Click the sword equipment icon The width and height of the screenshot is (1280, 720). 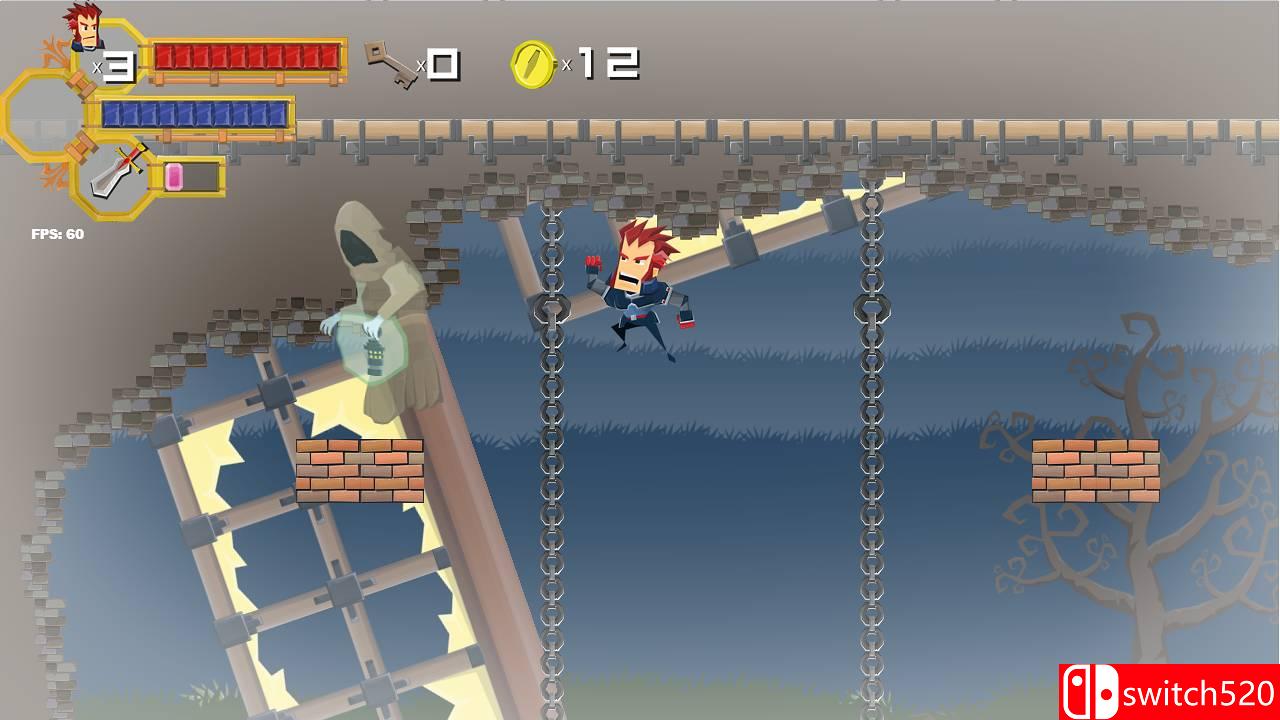[x=112, y=172]
